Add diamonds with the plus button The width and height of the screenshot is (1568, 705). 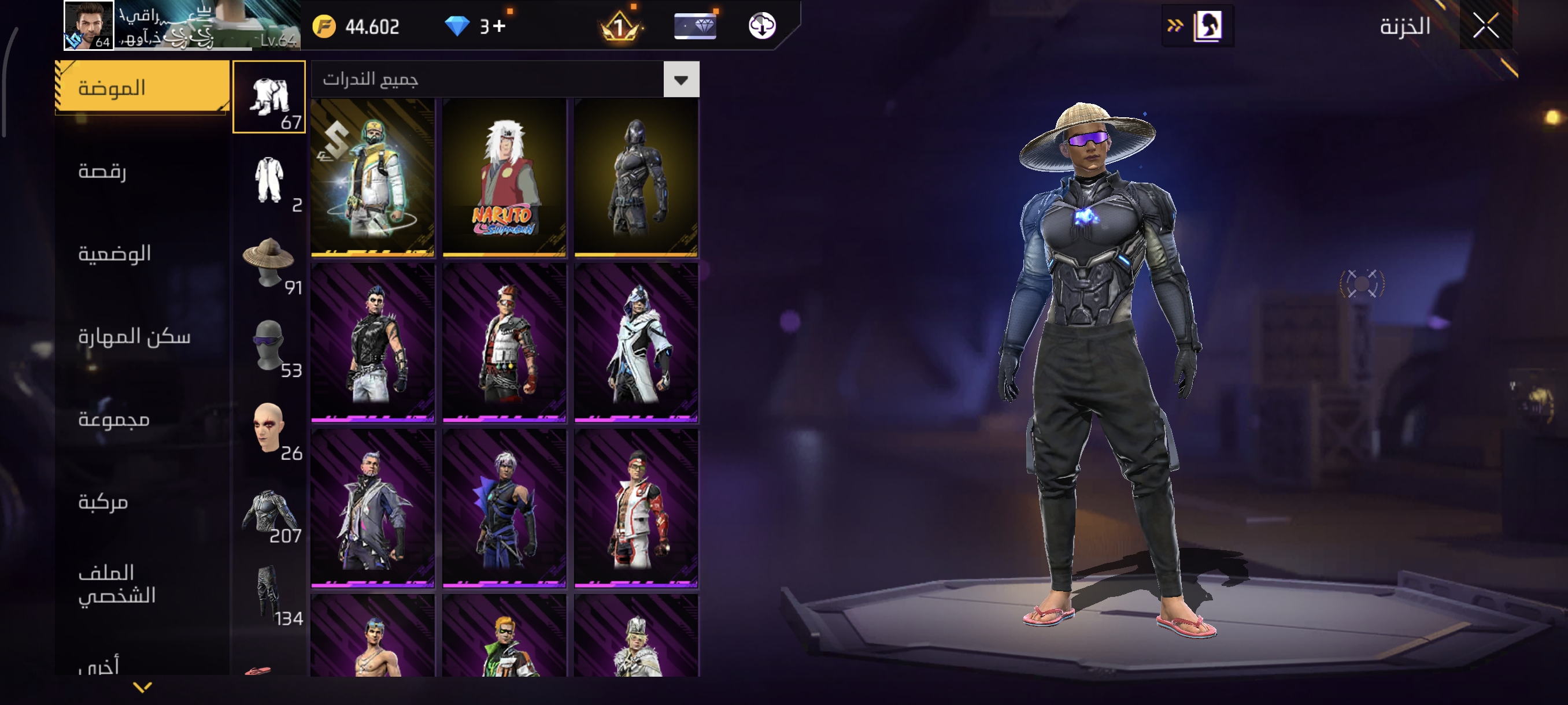point(499,26)
